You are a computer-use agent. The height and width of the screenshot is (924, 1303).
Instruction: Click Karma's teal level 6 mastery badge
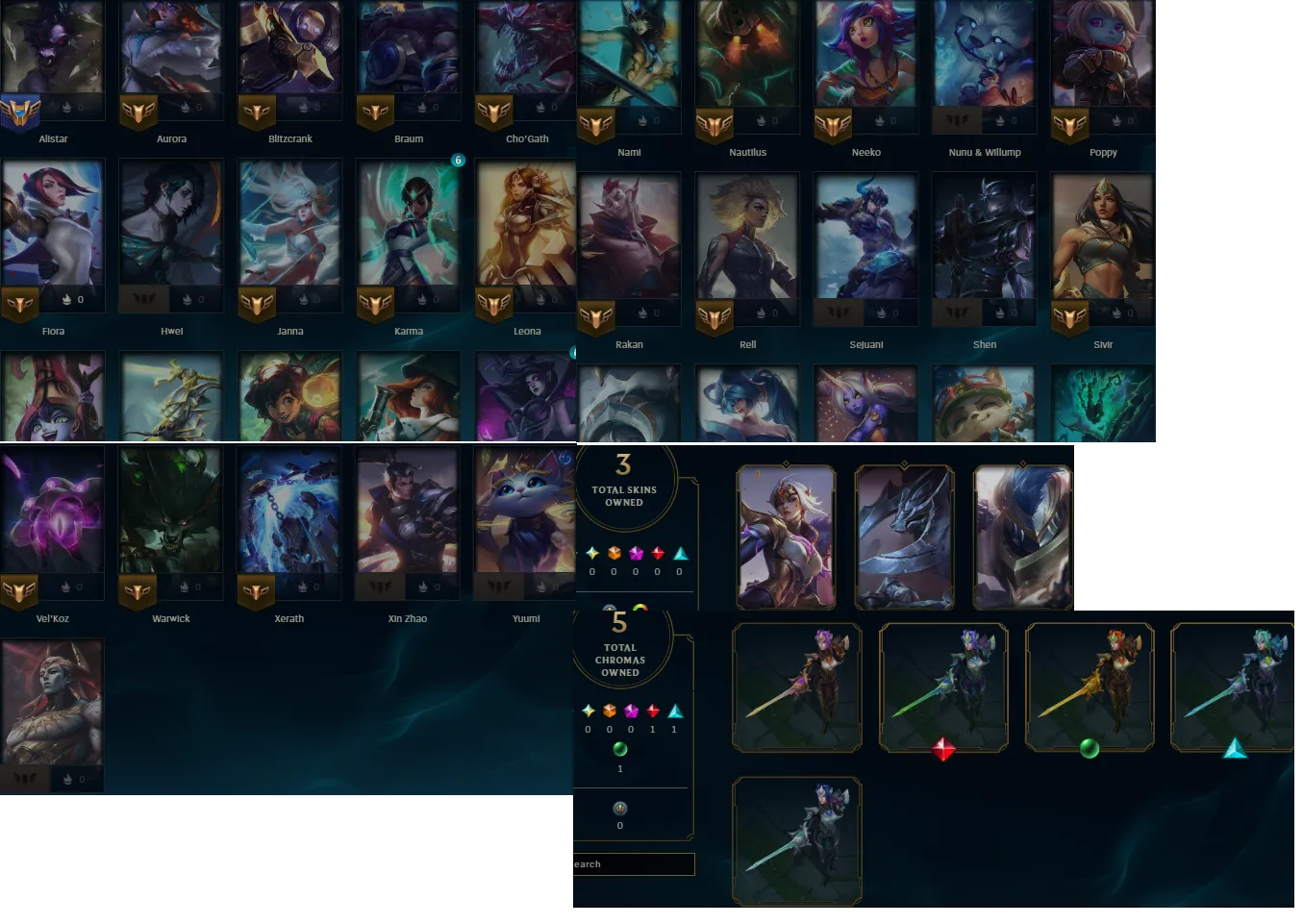tap(458, 160)
